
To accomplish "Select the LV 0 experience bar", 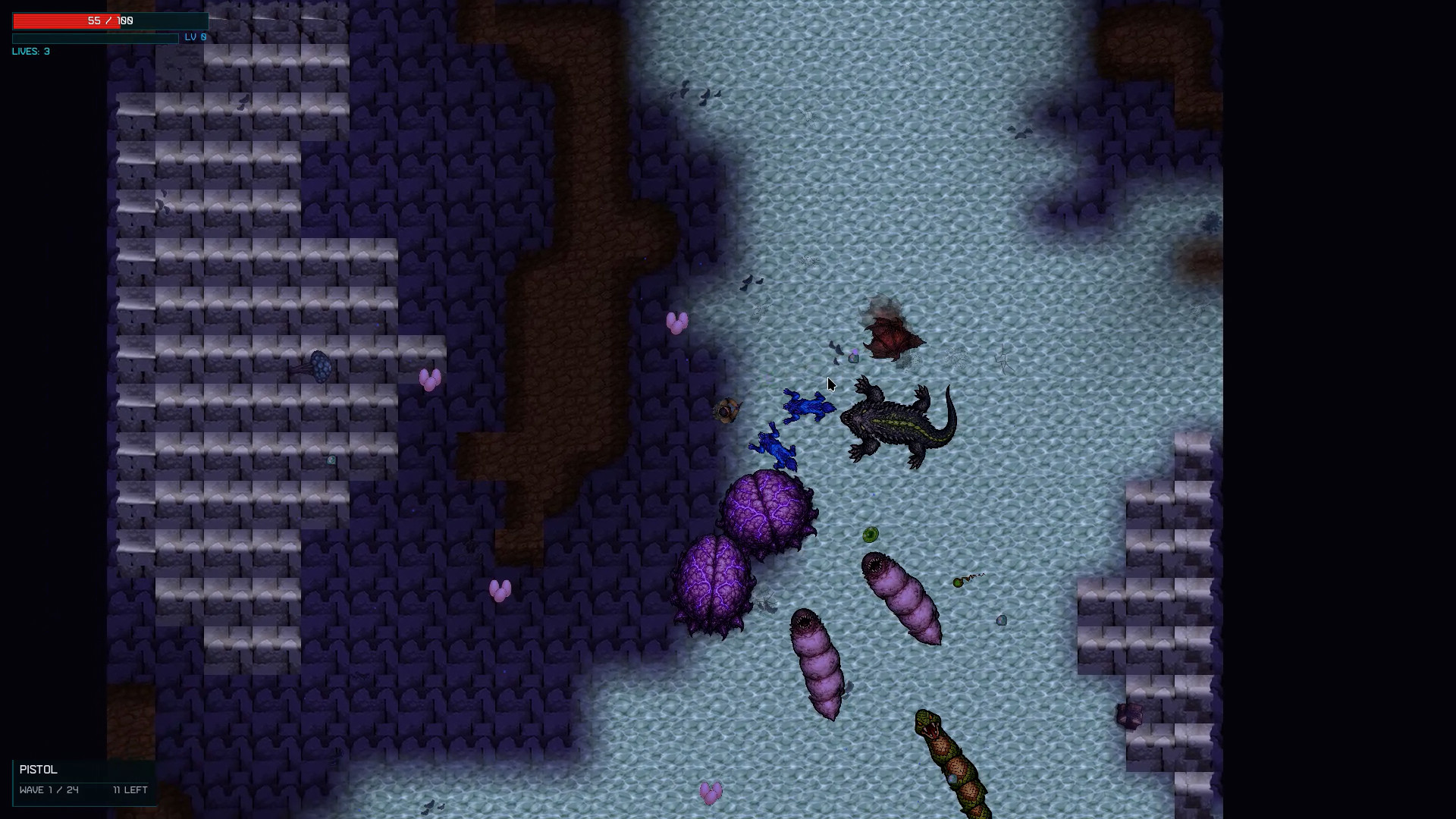I will [x=95, y=37].
